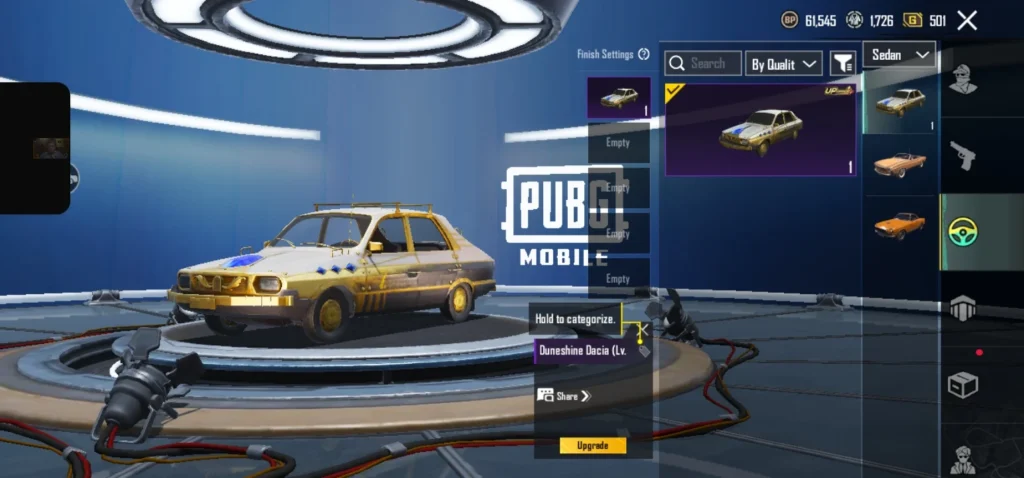Open the steering wheel vehicles category
The image size is (1024, 478).
[963, 232]
